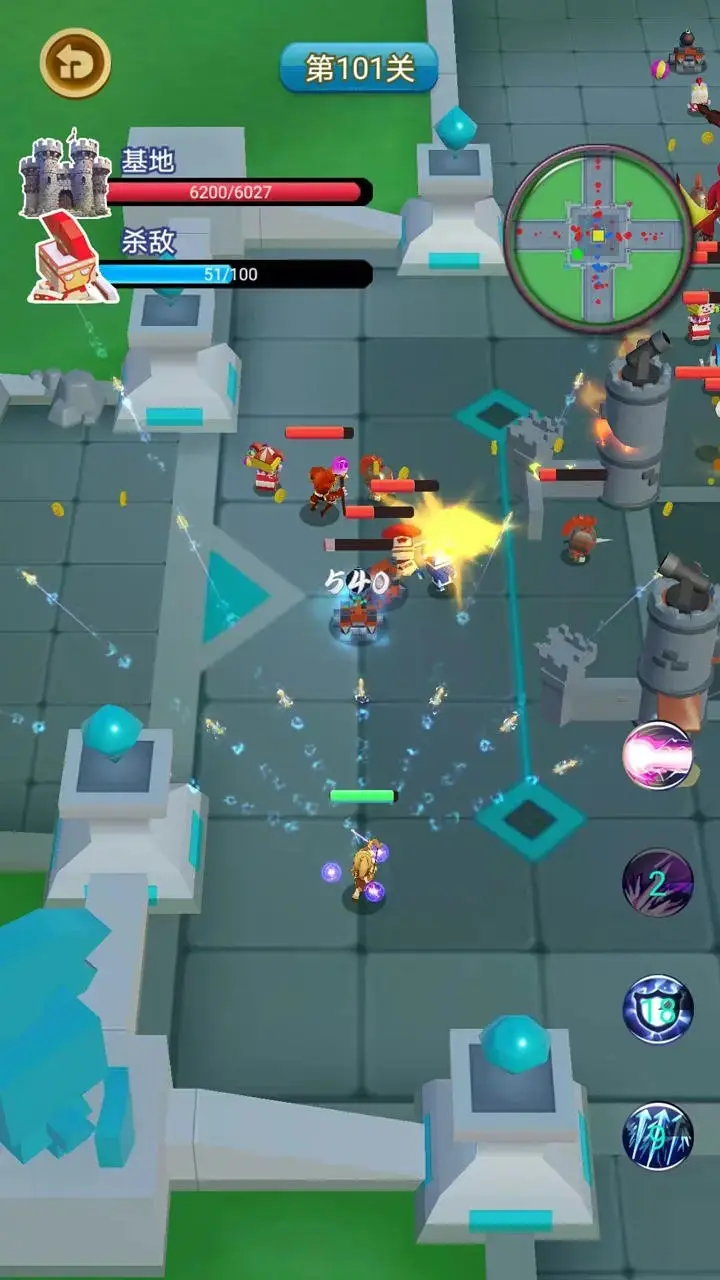Viewport: 720px width, 1280px height.
Task: Tap the red helmet kill-count icon
Action: pos(72,259)
